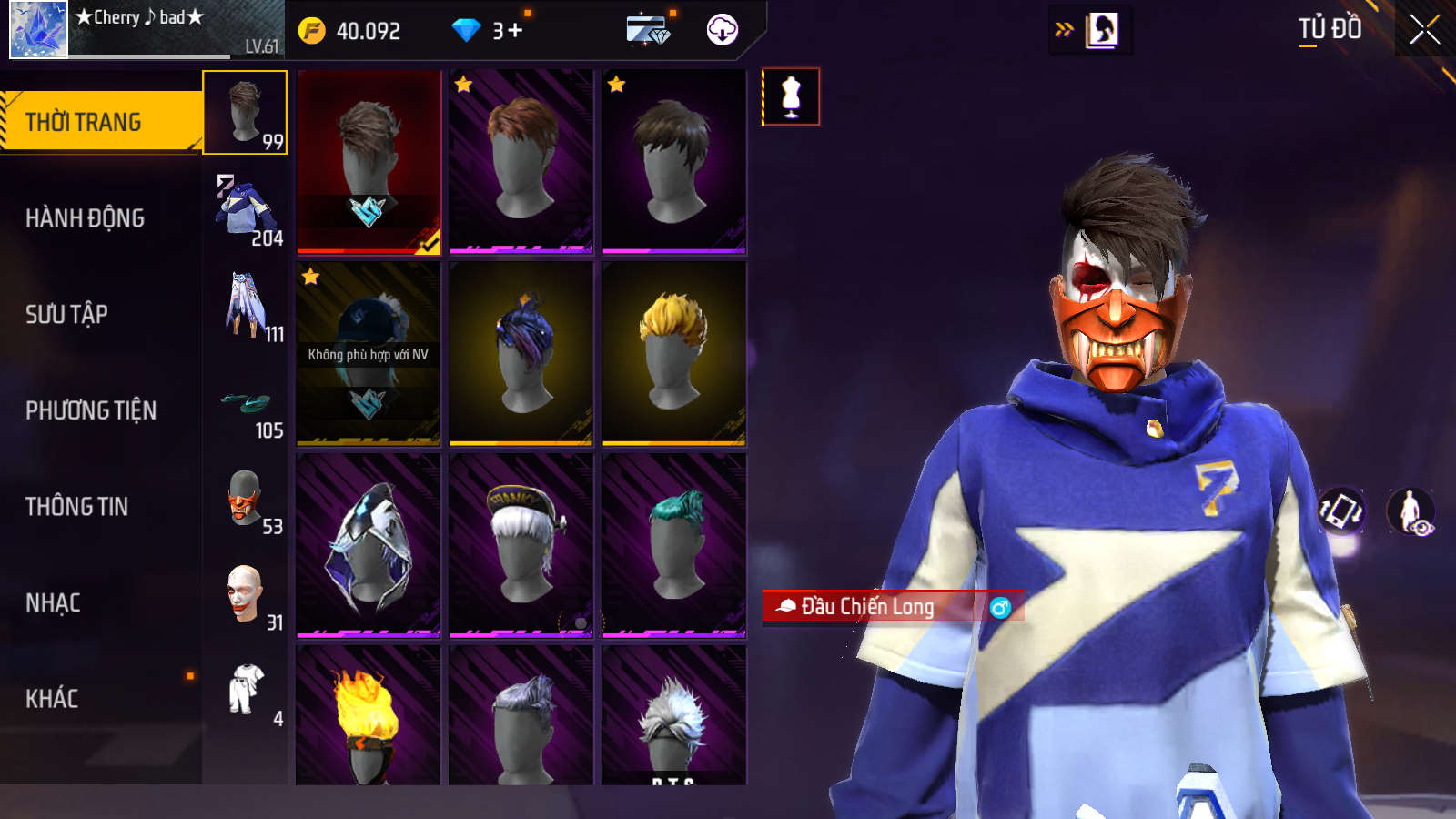Select the flaming head item
This screenshot has width=1456, height=819.
[369, 715]
